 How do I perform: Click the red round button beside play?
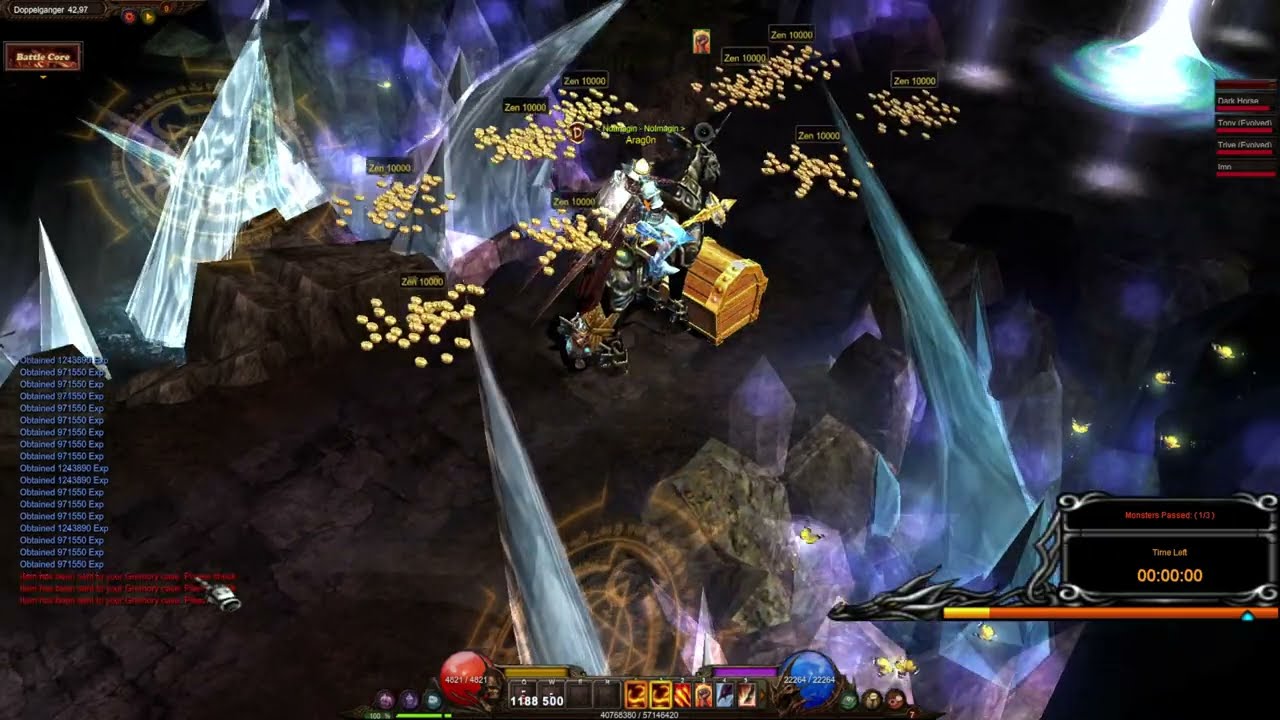(x=129, y=16)
